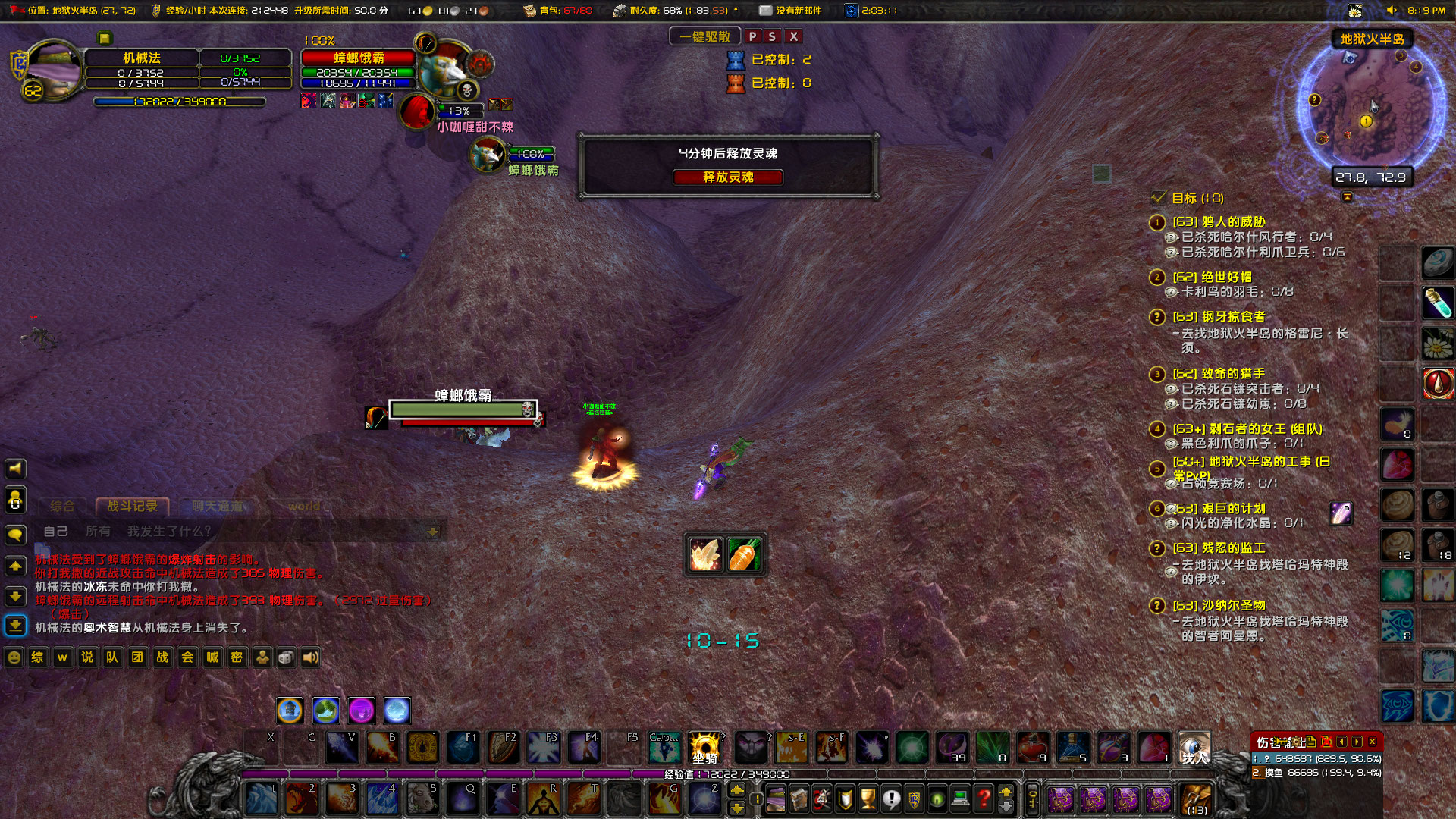Open the 致命的猎手 quest entry
Image resolution: width=1456 pixels, height=819 pixels.
pyautogui.click(x=1218, y=373)
